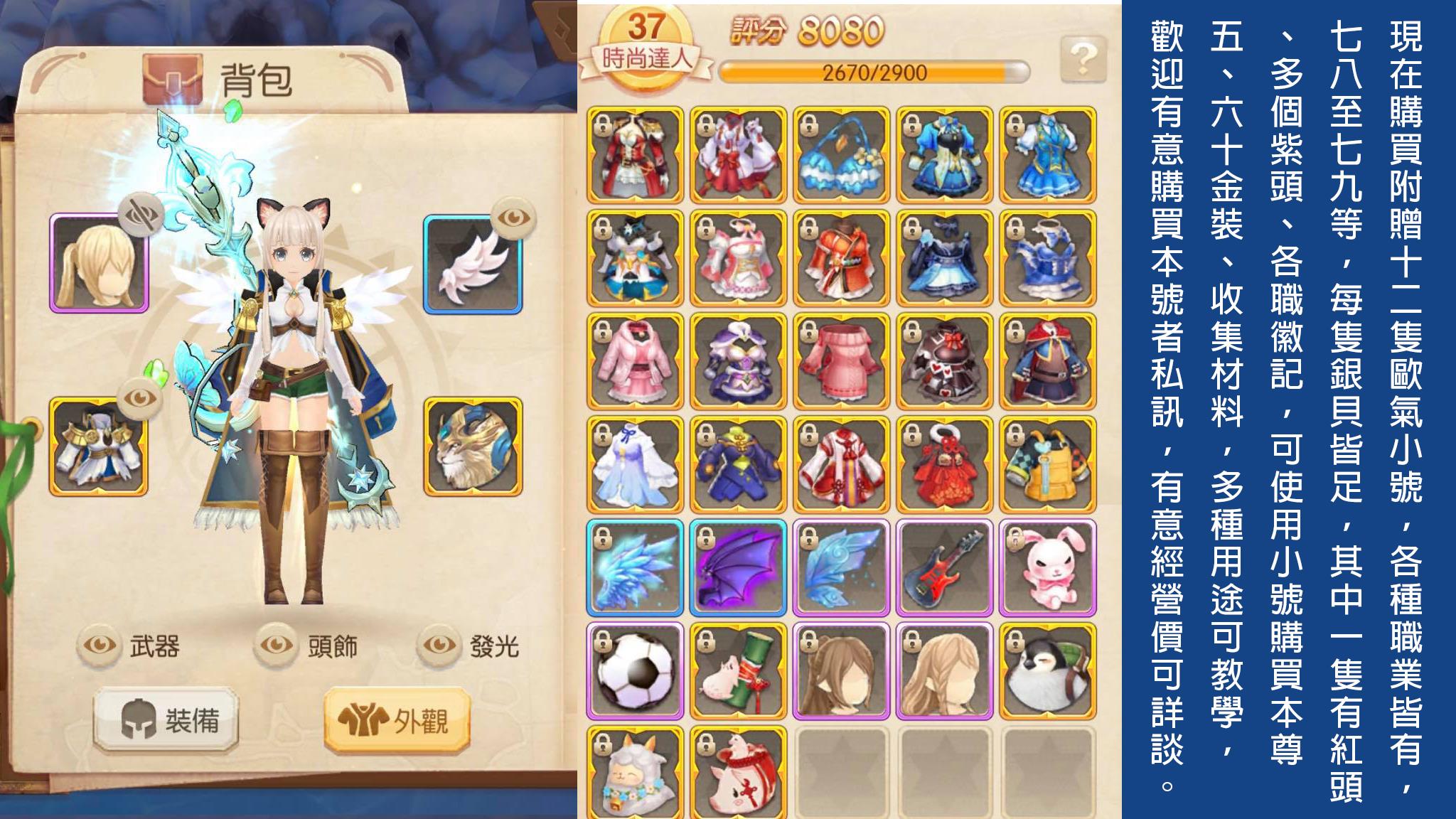Switch to the 外觀 tab

(x=398, y=718)
